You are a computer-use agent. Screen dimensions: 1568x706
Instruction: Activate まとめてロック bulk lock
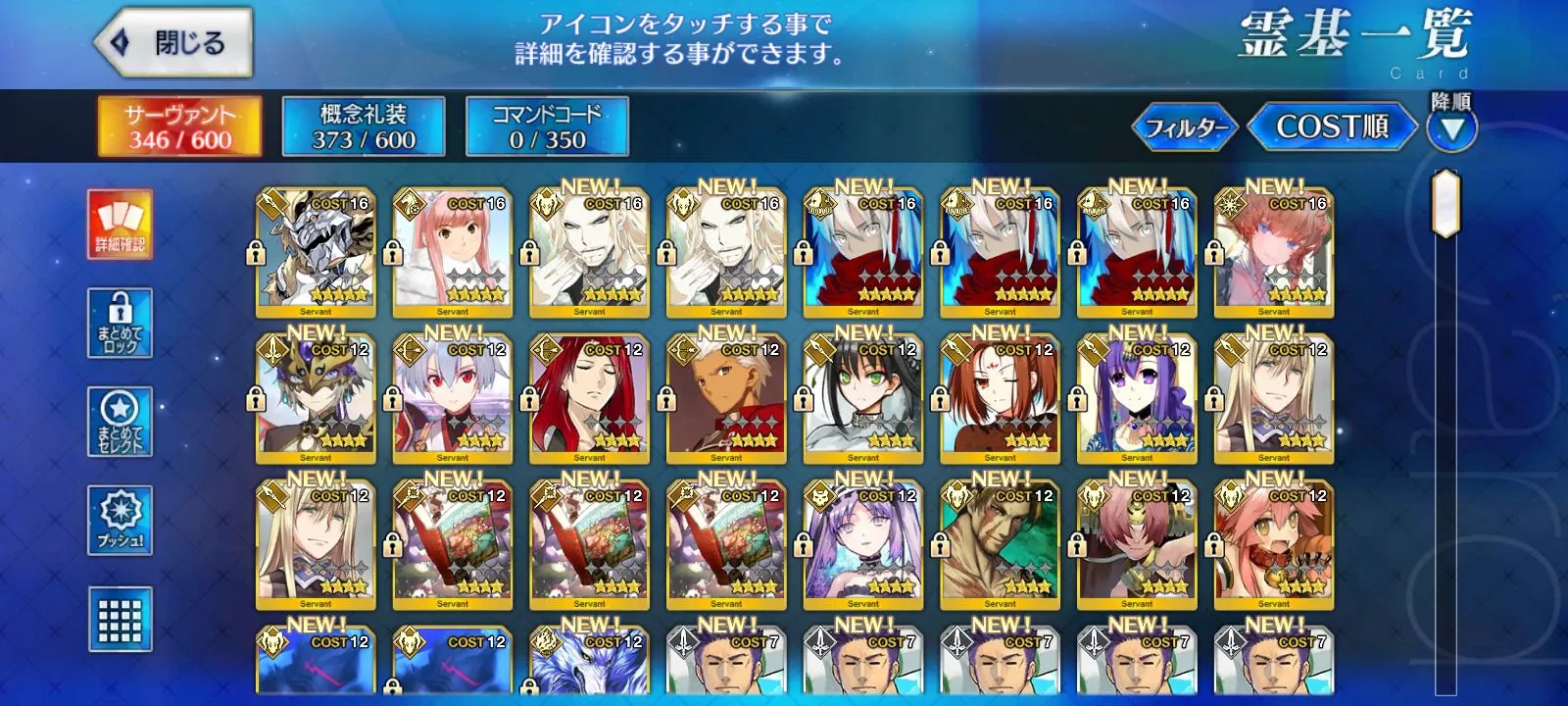point(120,323)
